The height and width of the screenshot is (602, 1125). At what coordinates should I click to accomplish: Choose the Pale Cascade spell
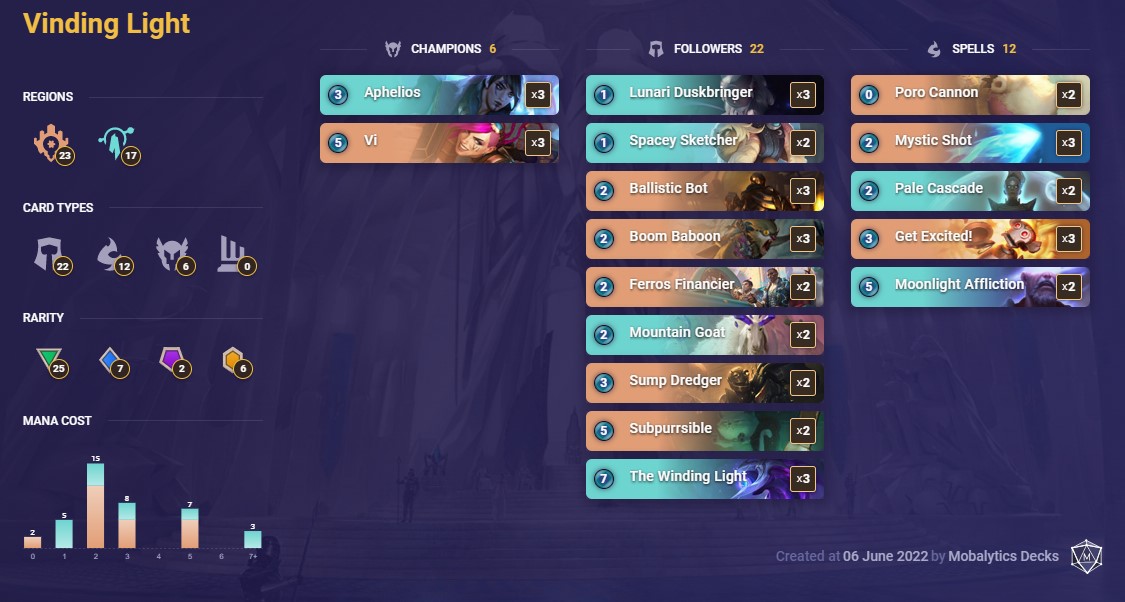pos(969,191)
